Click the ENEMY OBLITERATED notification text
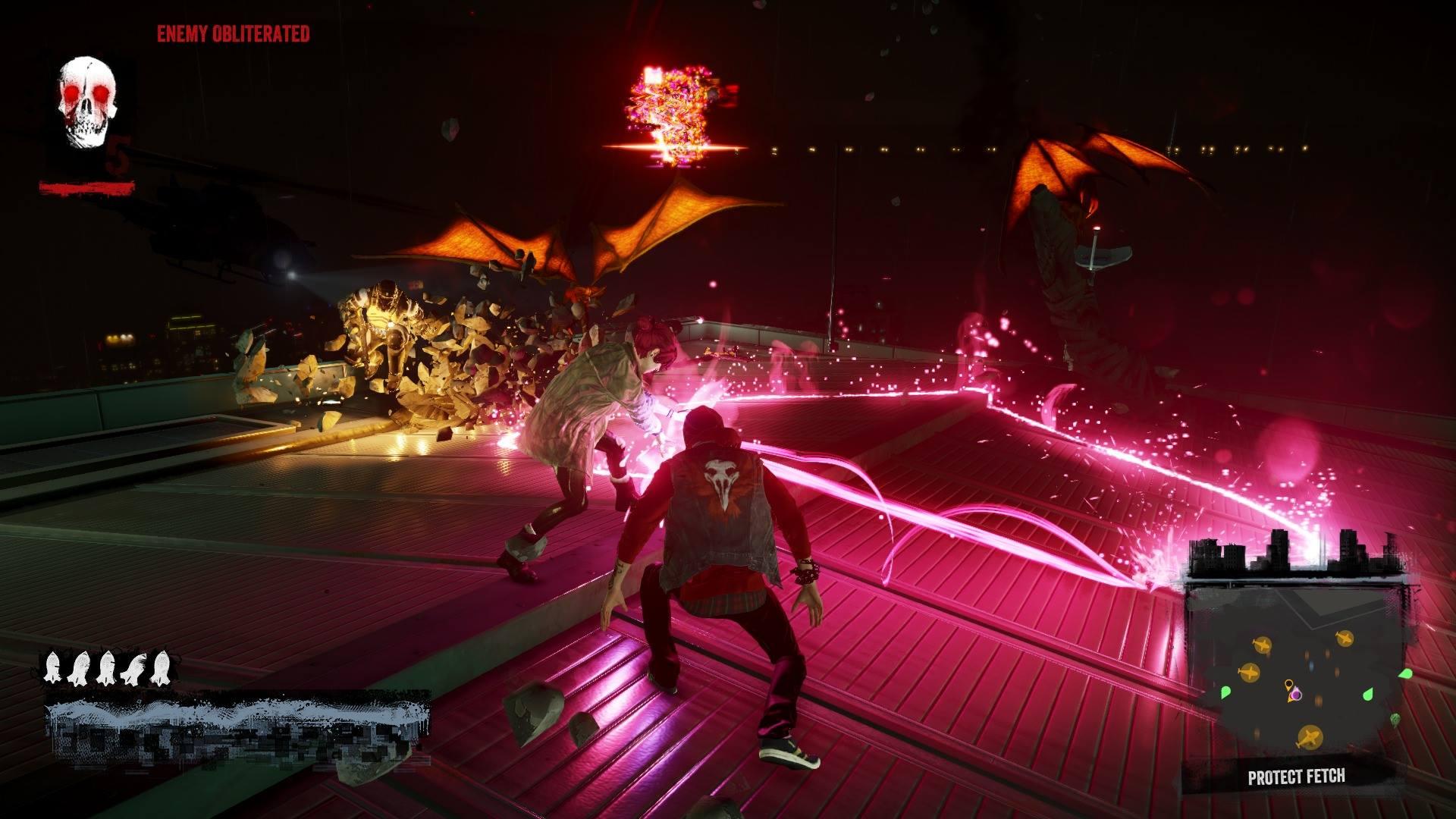 233,33
